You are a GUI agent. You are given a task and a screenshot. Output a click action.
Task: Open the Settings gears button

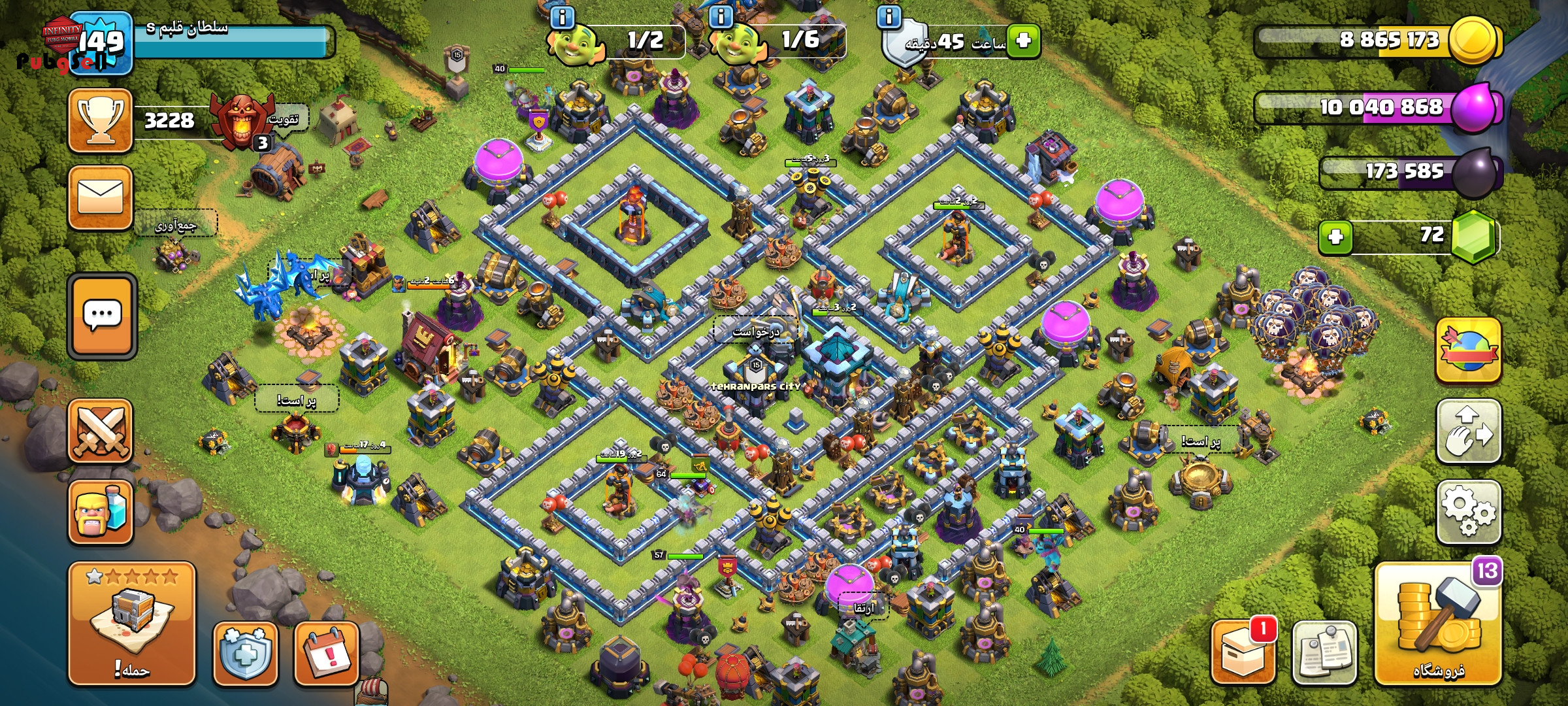click(1468, 512)
